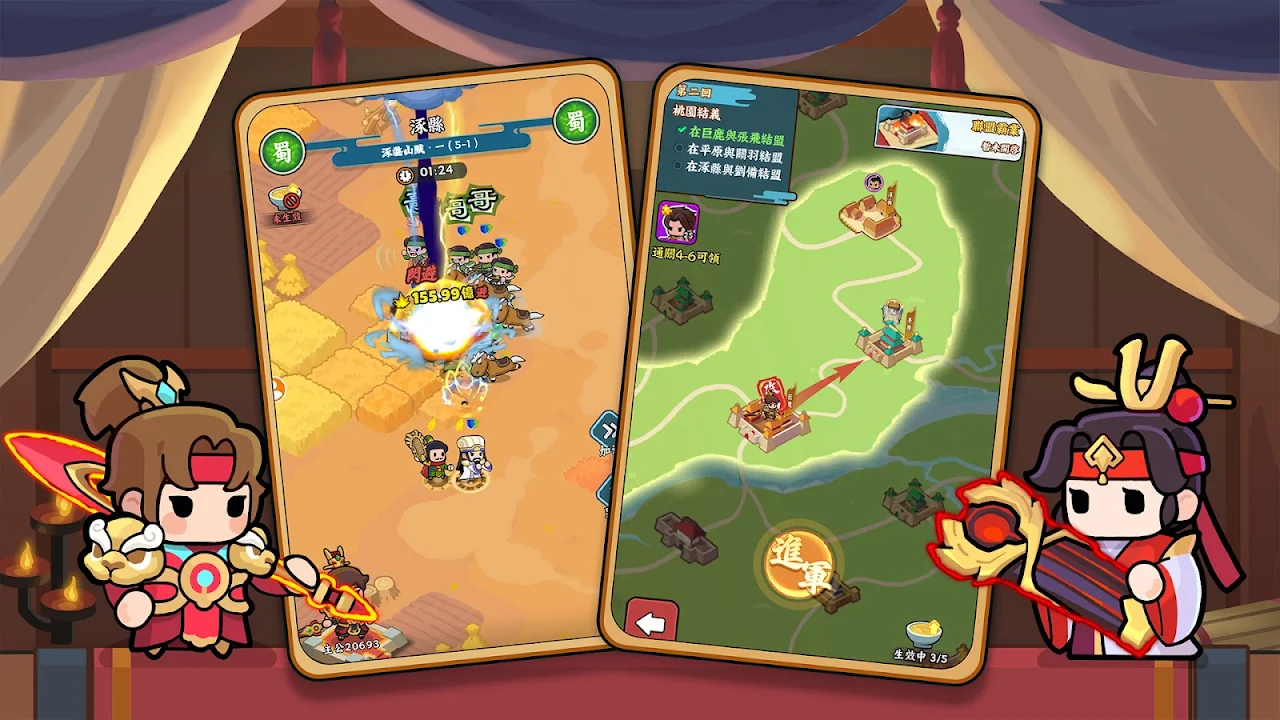Image resolution: width=1280 pixels, height=720 pixels.
Task: Tap the upper-left green 蜀 faction badge
Action: click(281, 150)
